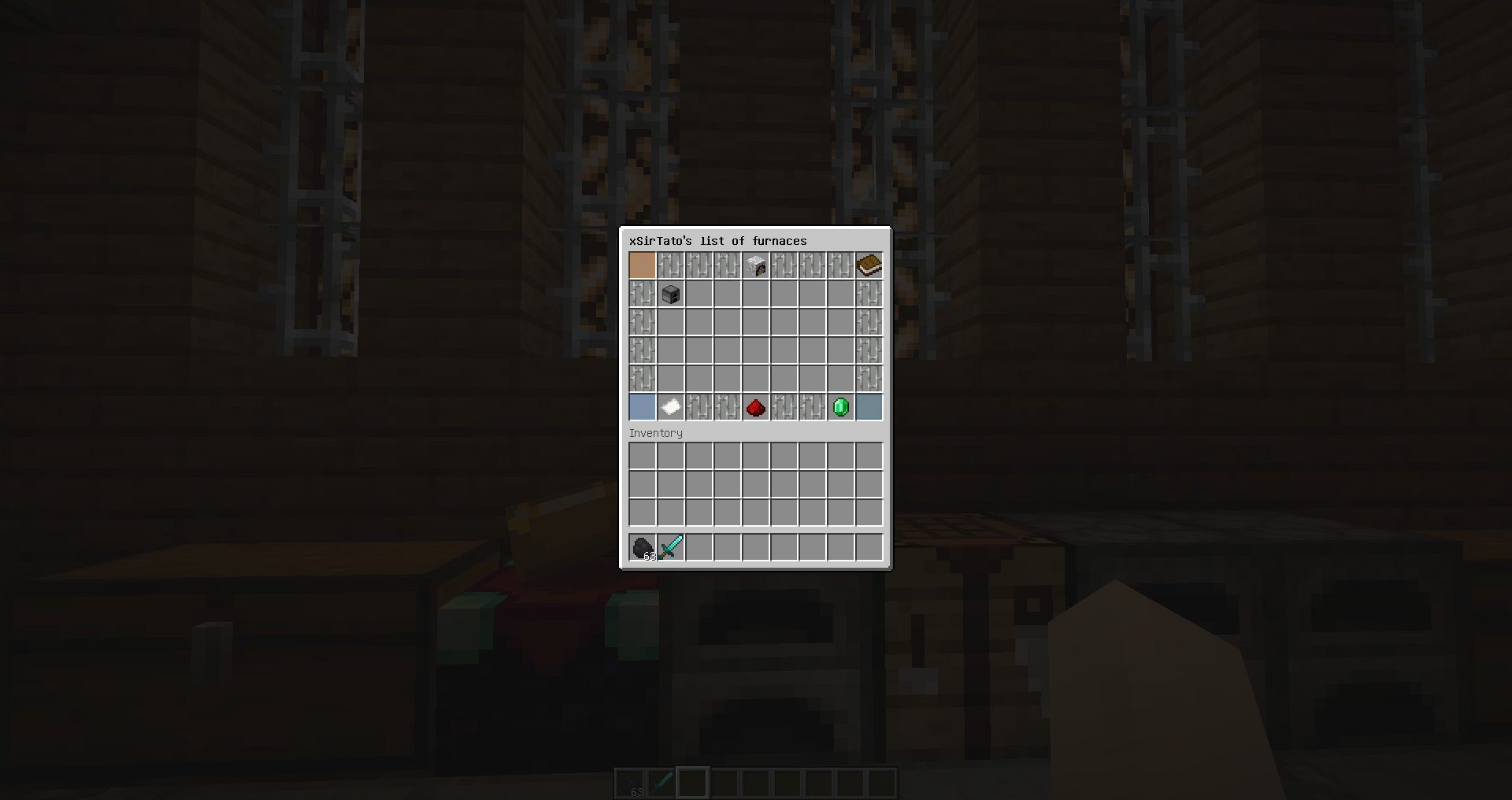Click the player head icon in the top row
The height and width of the screenshot is (800, 1512).
[x=755, y=265]
